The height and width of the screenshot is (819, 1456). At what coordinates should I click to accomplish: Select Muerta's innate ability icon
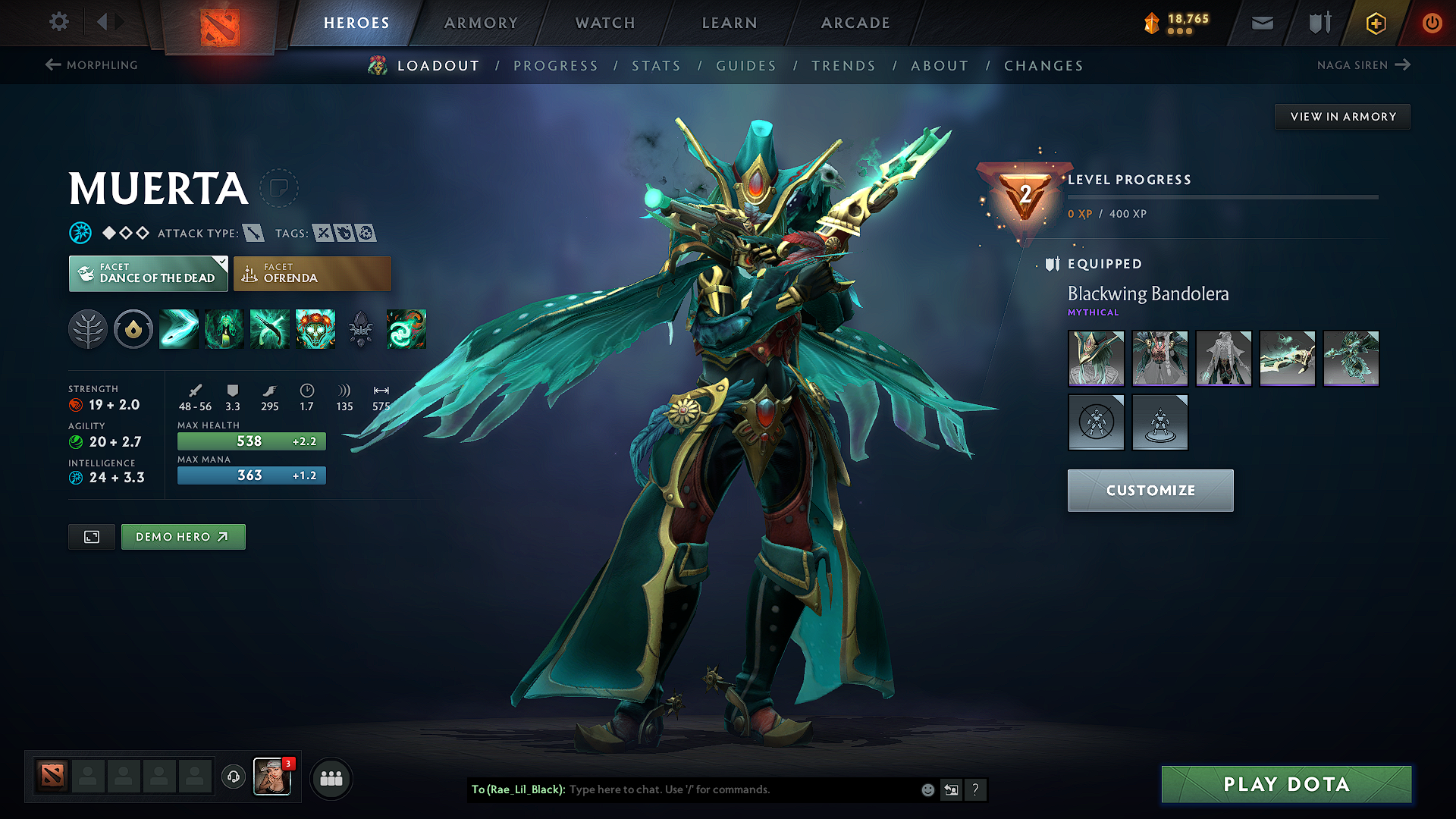pos(133,329)
